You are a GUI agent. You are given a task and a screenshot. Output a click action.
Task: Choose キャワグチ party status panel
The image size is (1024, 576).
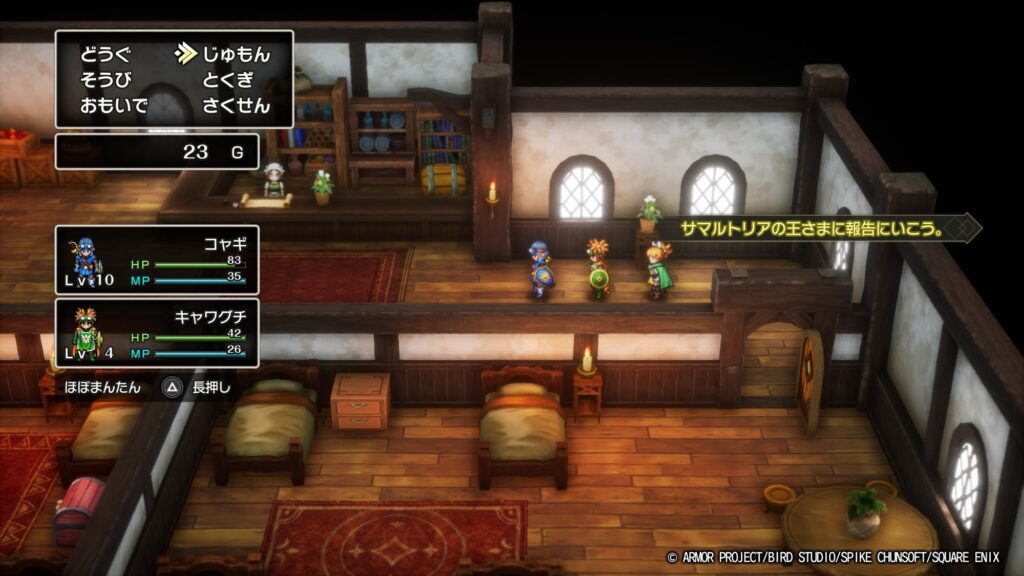point(158,333)
